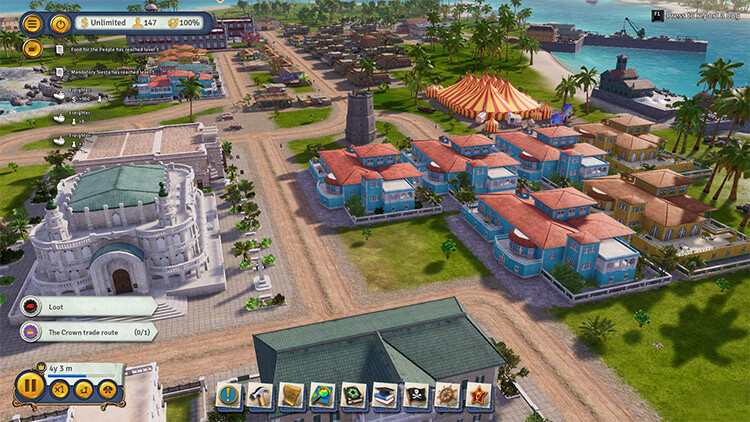This screenshot has height=422, width=750.
Task: Toggle the x1 game speed button
Action: click(x=60, y=389)
